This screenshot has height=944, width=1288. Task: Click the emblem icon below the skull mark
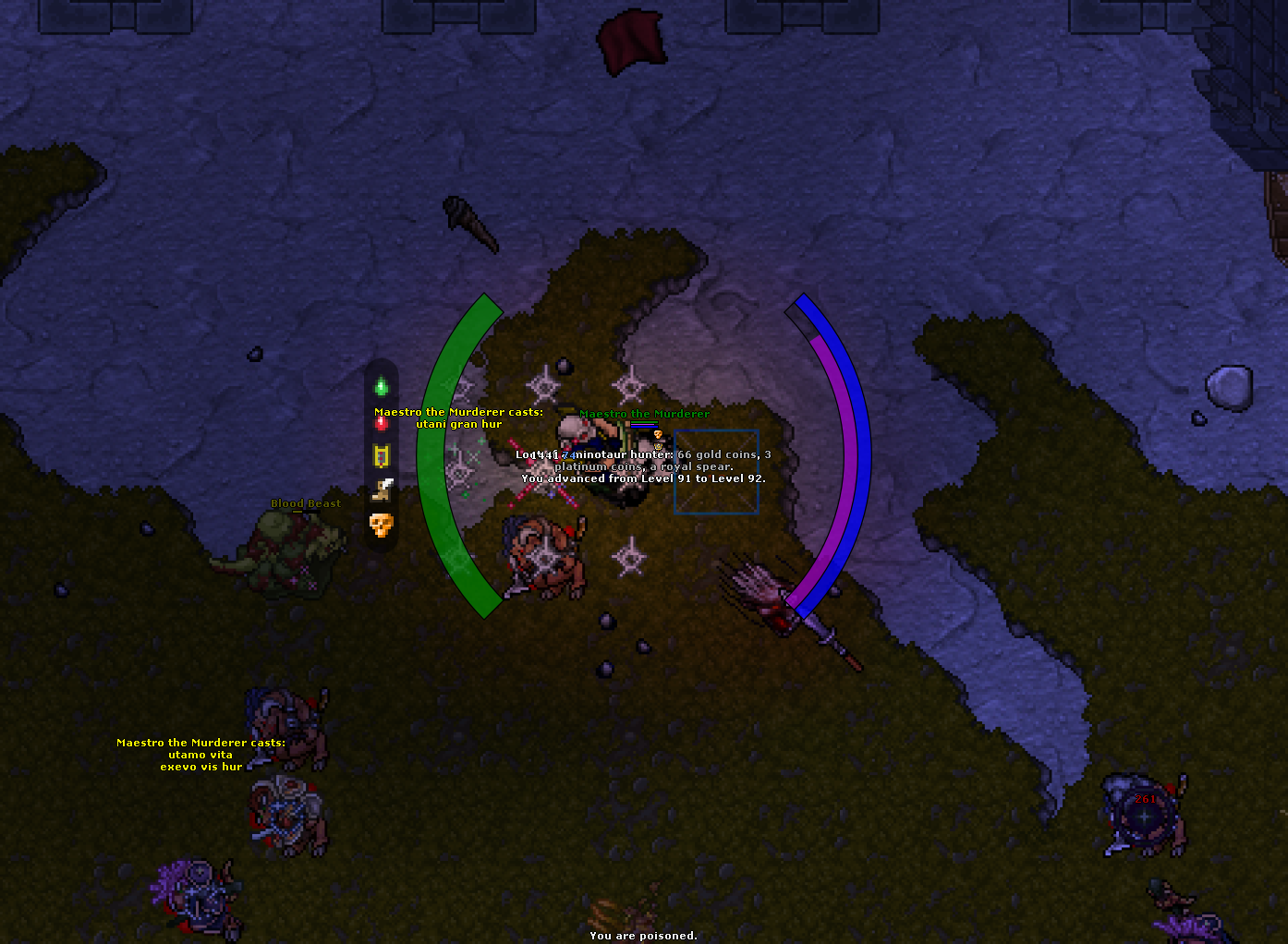659,446
